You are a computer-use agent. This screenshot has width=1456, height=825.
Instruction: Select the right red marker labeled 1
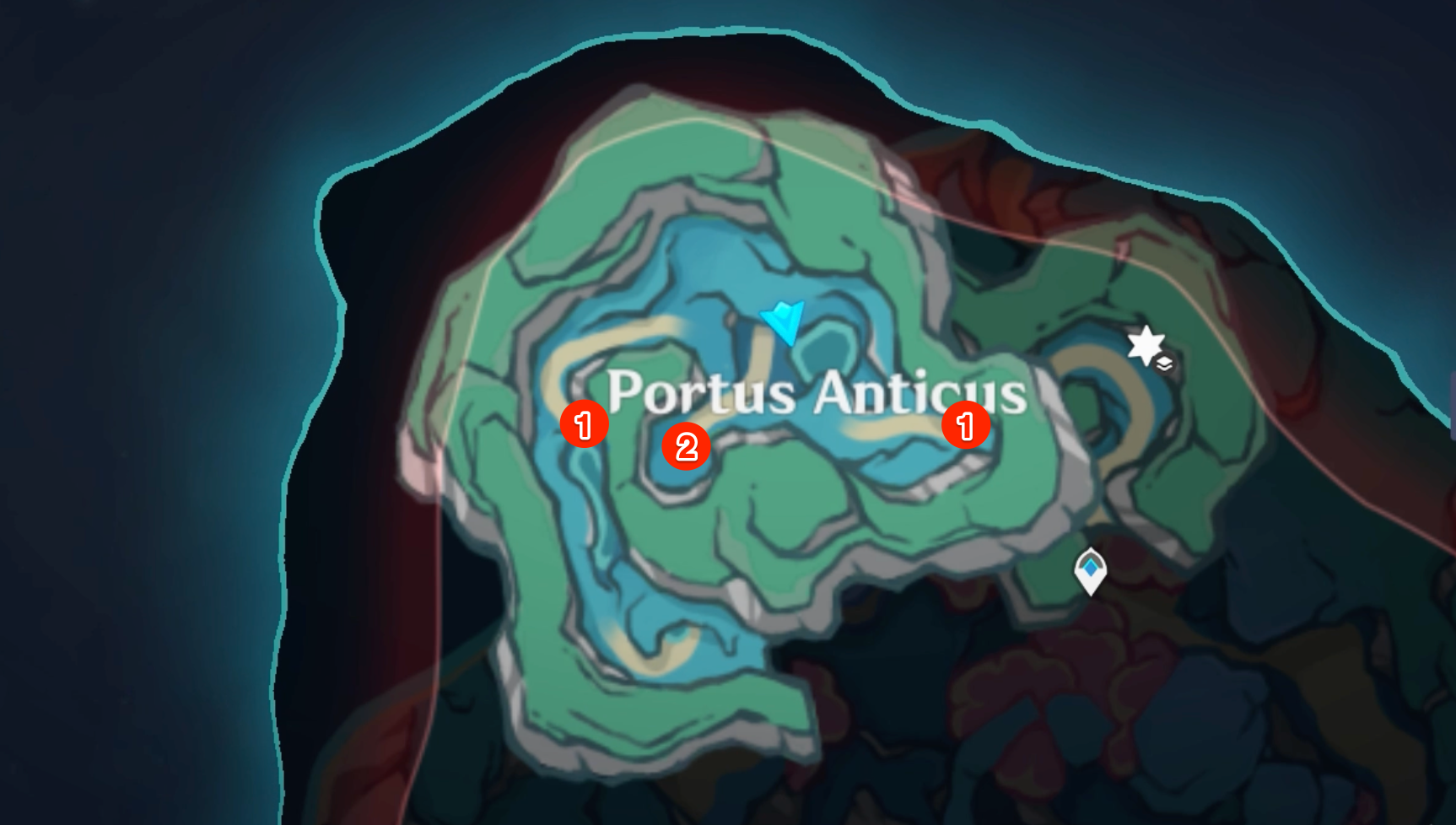tap(964, 426)
